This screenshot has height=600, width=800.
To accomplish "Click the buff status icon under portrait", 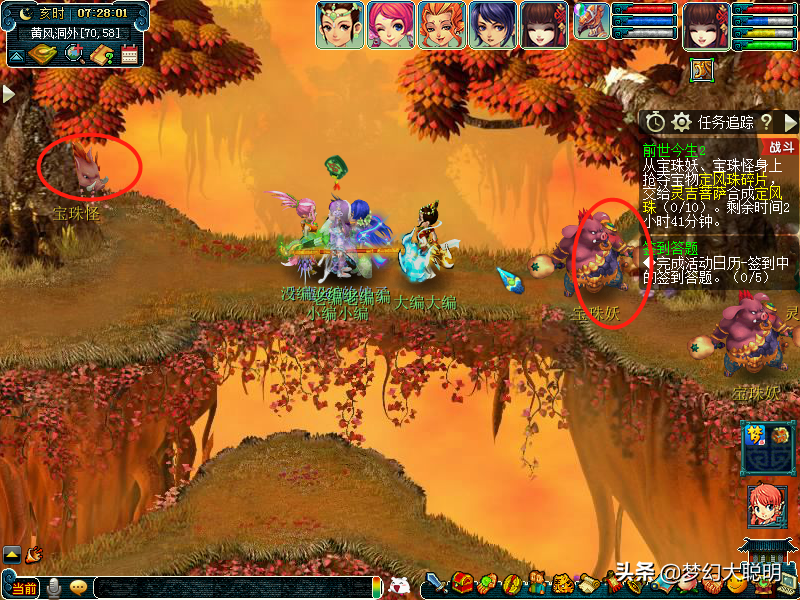I will point(702,70).
